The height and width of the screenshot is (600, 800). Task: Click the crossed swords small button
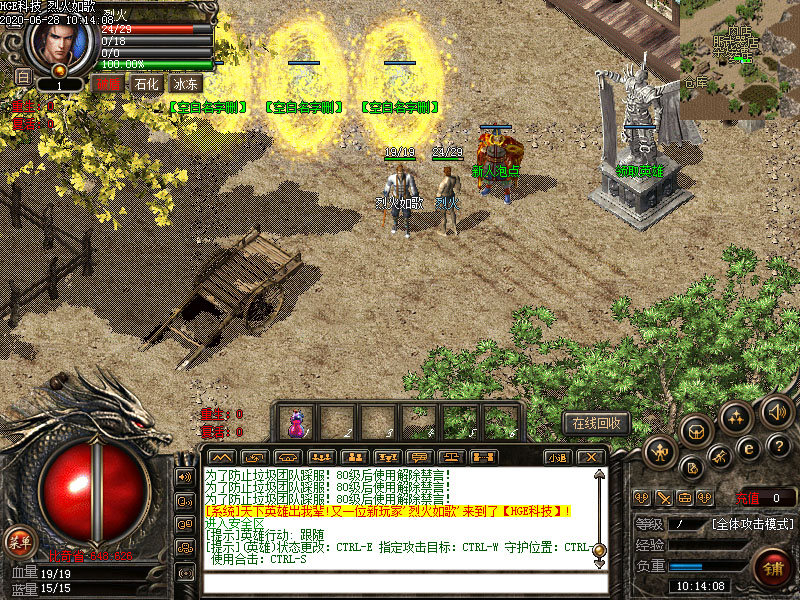(x=664, y=497)
